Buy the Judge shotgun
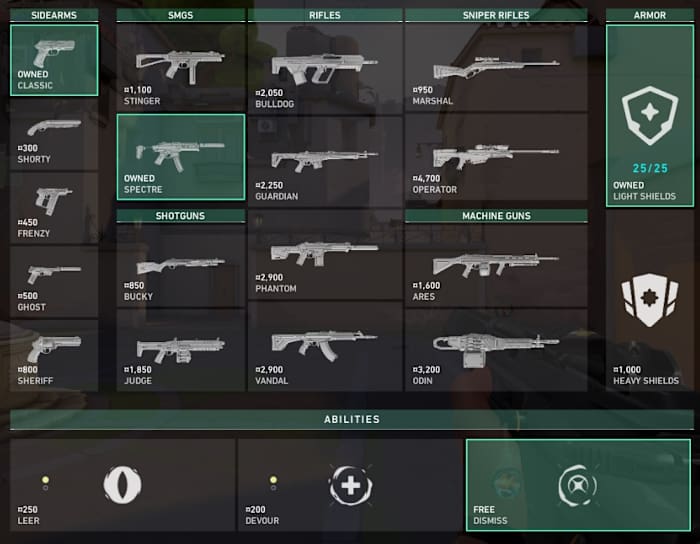This screenshot has width=700, height=544. [180, 349]
